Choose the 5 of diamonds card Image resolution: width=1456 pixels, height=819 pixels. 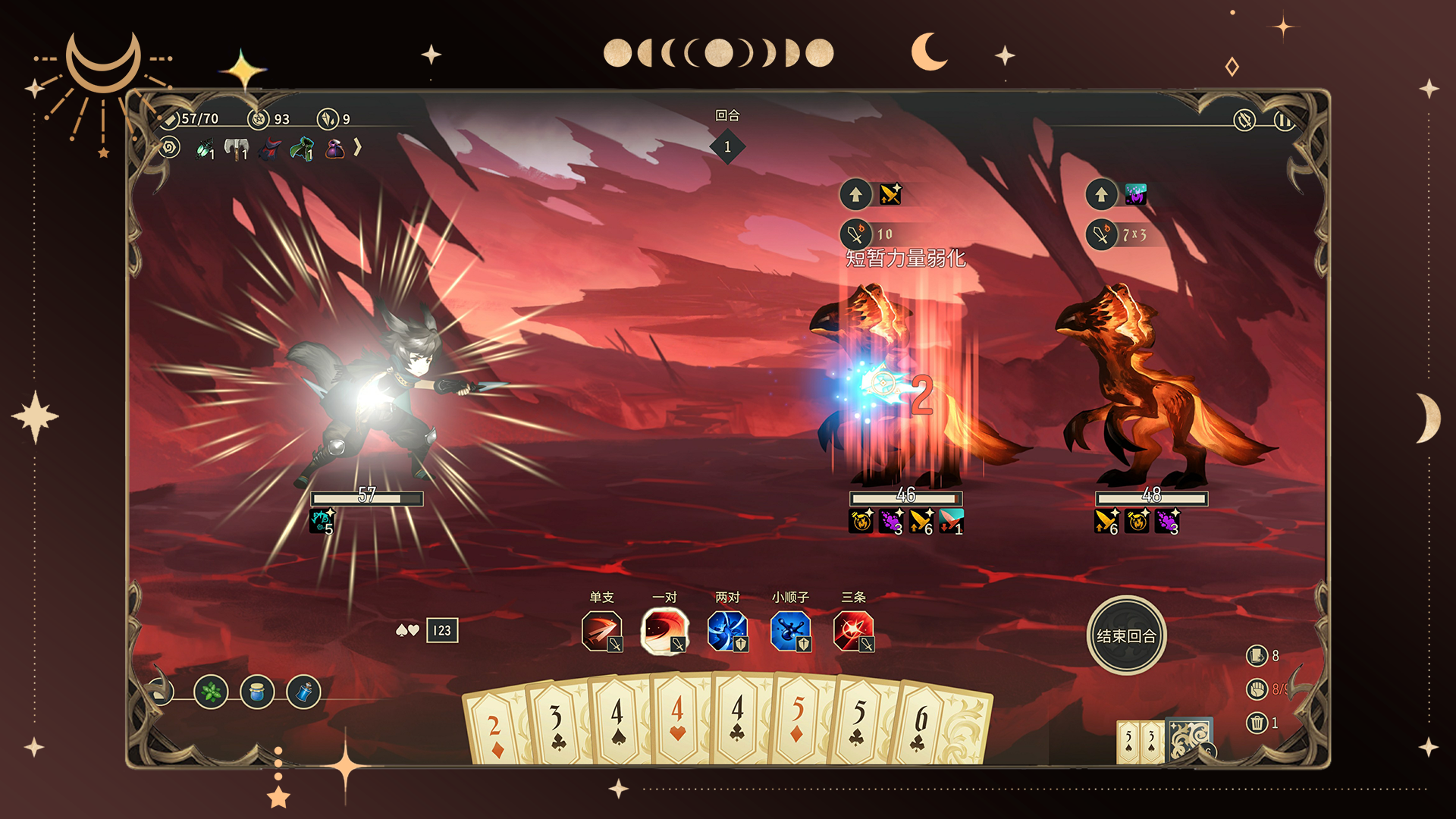tap(798, 720)
